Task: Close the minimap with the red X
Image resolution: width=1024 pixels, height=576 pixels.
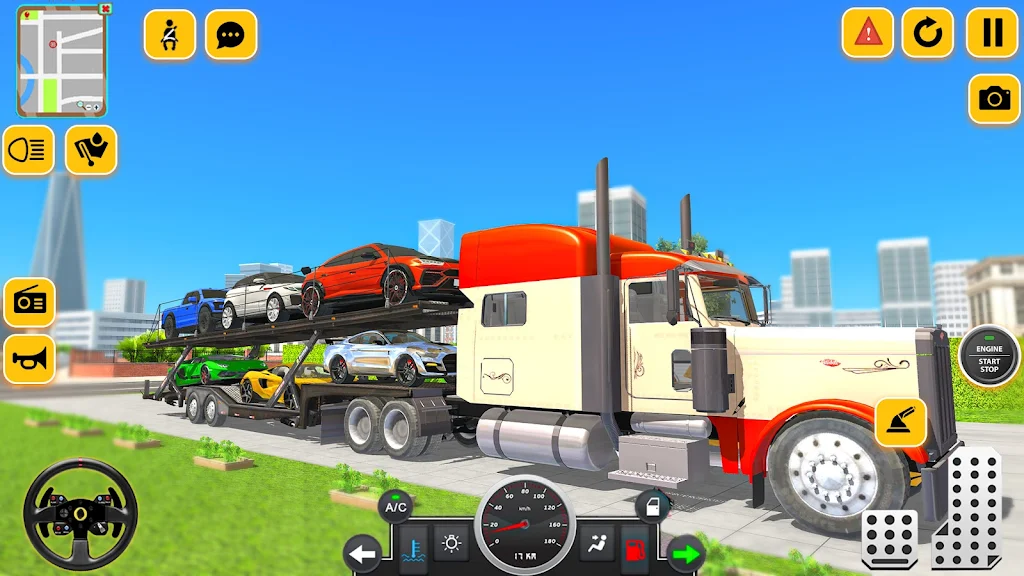Action: pyautogui.click(x=106, y=9)
